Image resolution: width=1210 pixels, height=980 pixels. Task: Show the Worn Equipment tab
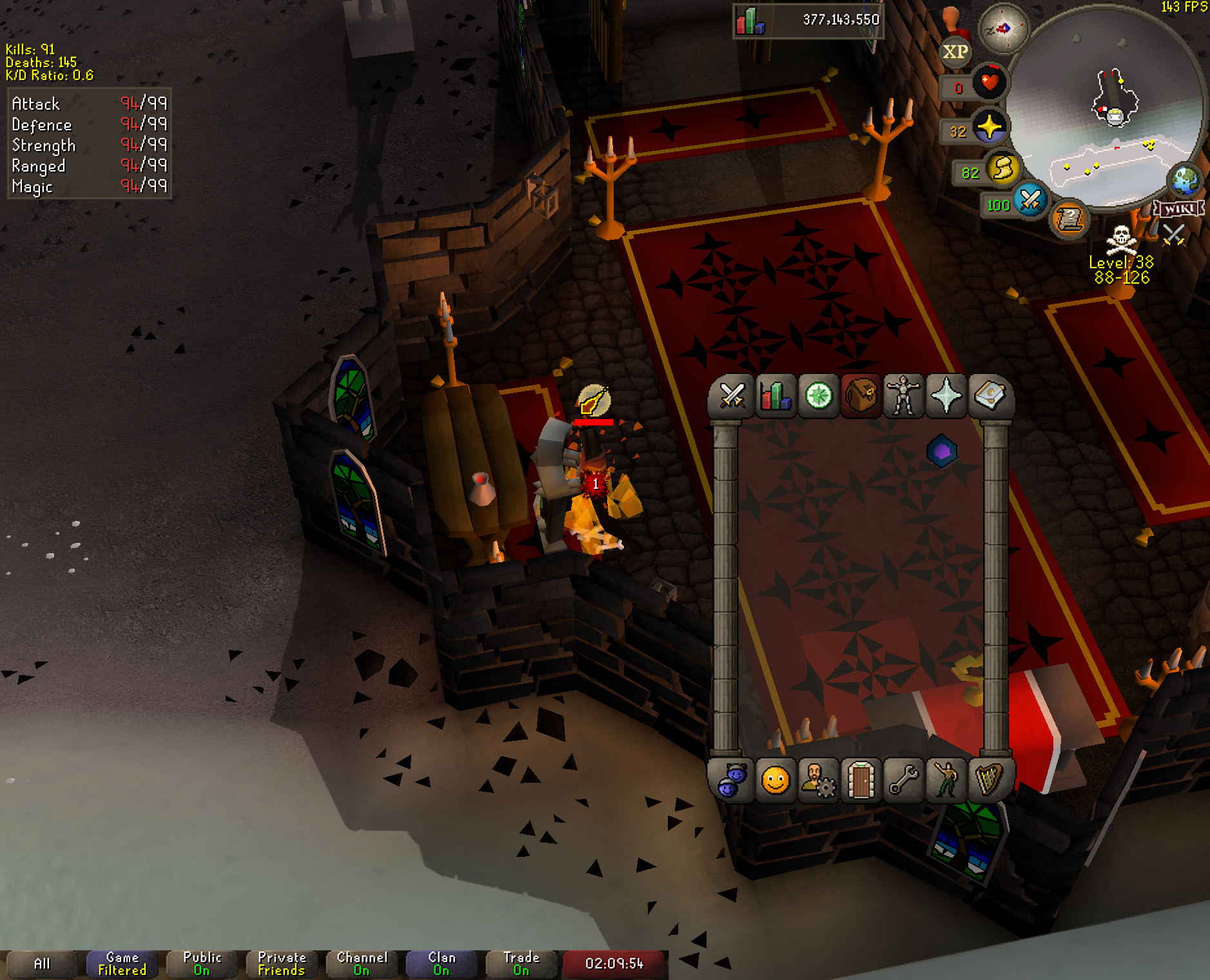(903, 395)
